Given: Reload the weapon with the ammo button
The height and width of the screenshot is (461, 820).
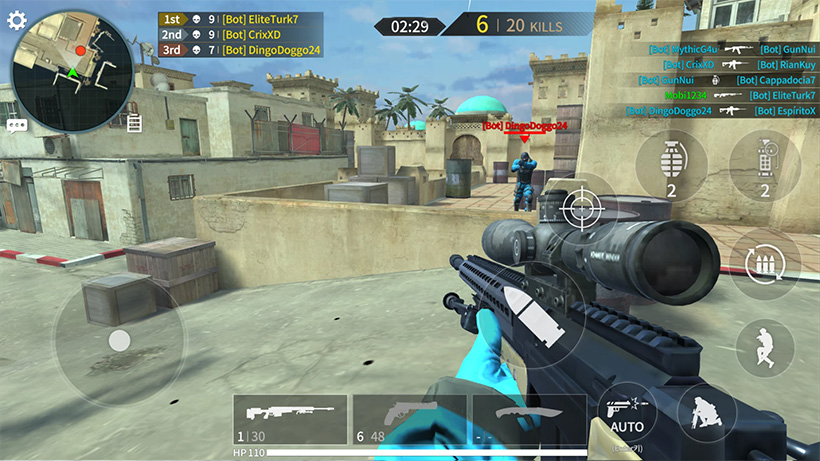Looking at the screenshot, I should (x=765, y=264).
